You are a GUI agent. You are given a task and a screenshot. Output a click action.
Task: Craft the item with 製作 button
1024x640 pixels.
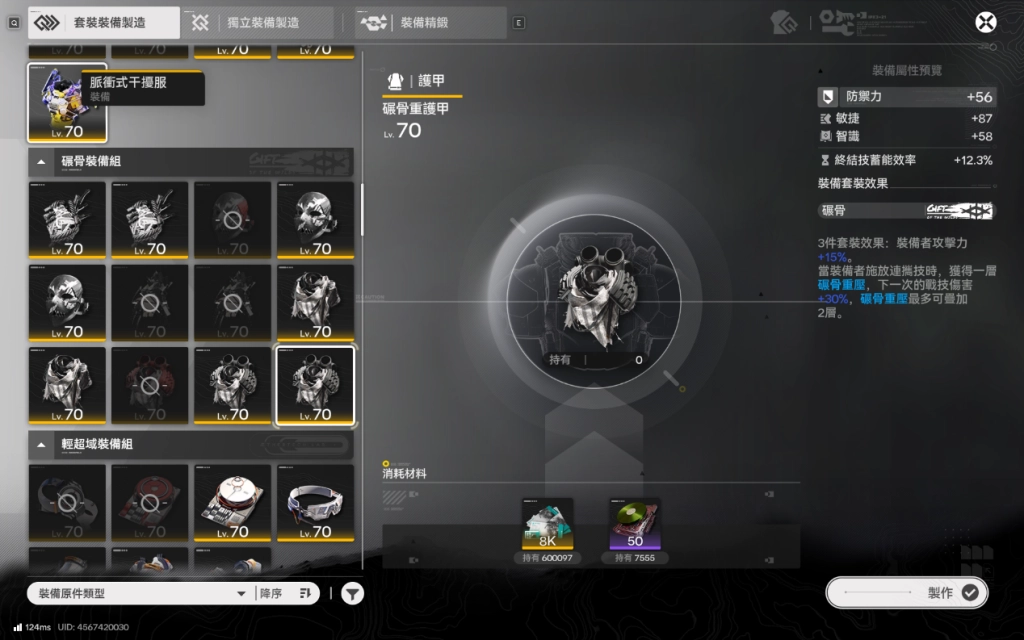(907, 593)
